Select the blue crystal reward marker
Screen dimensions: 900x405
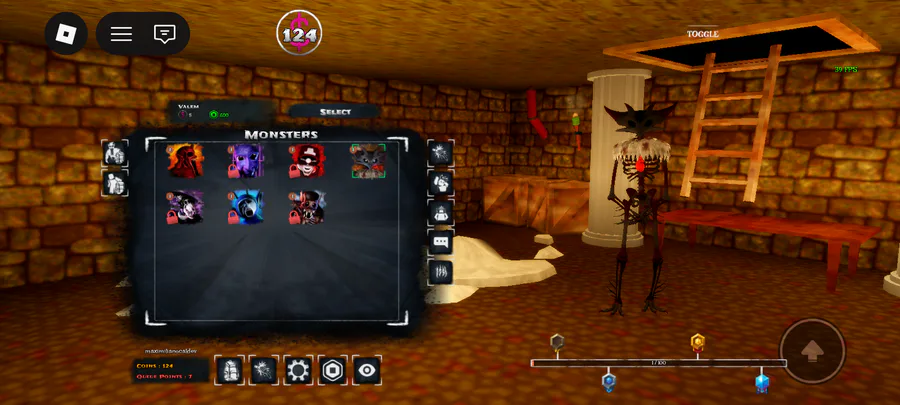coord(762,381)
